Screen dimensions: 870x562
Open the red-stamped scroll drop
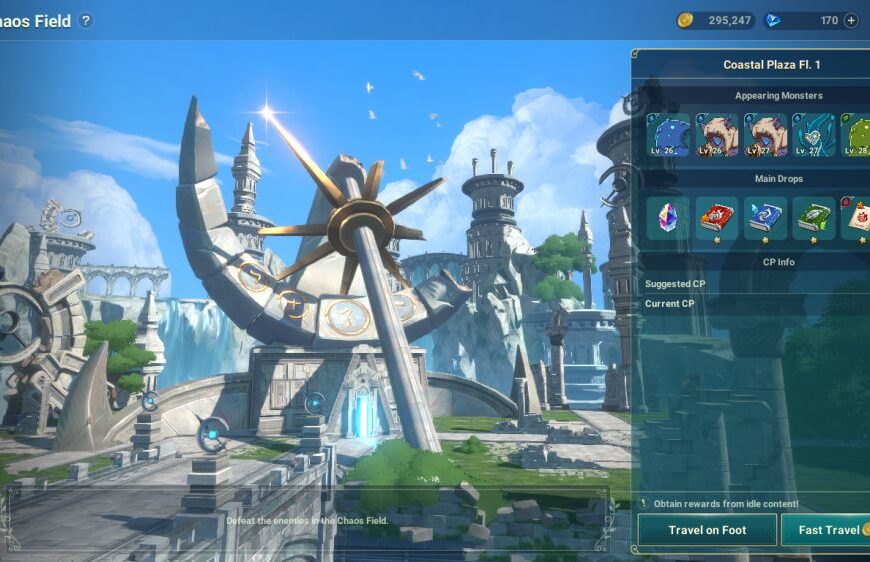(856, 218)
